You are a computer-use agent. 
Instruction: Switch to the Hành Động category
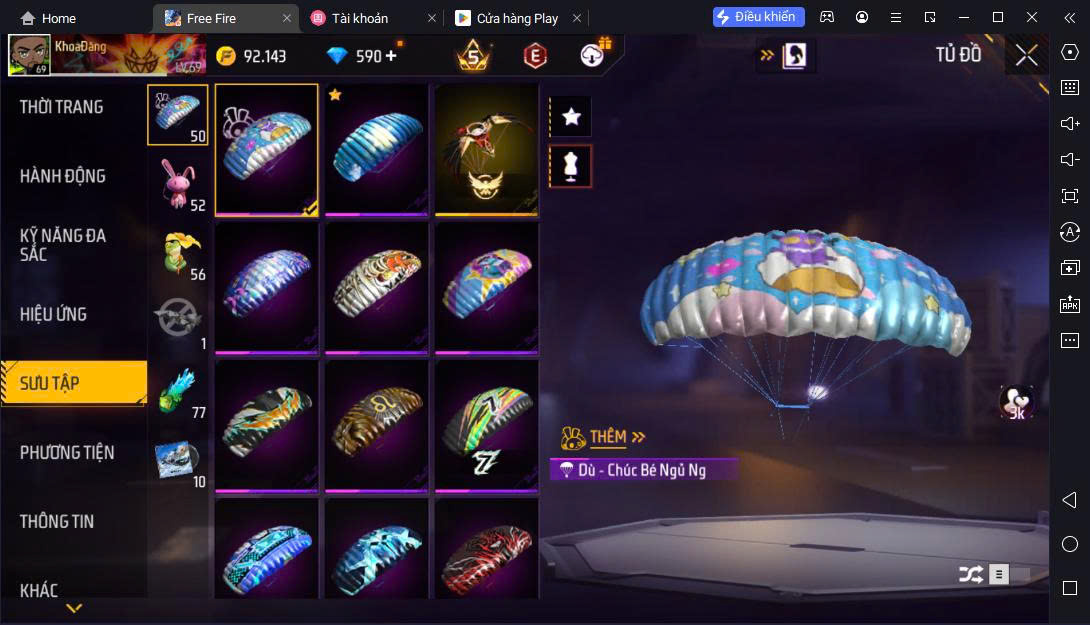click(63, 176)
